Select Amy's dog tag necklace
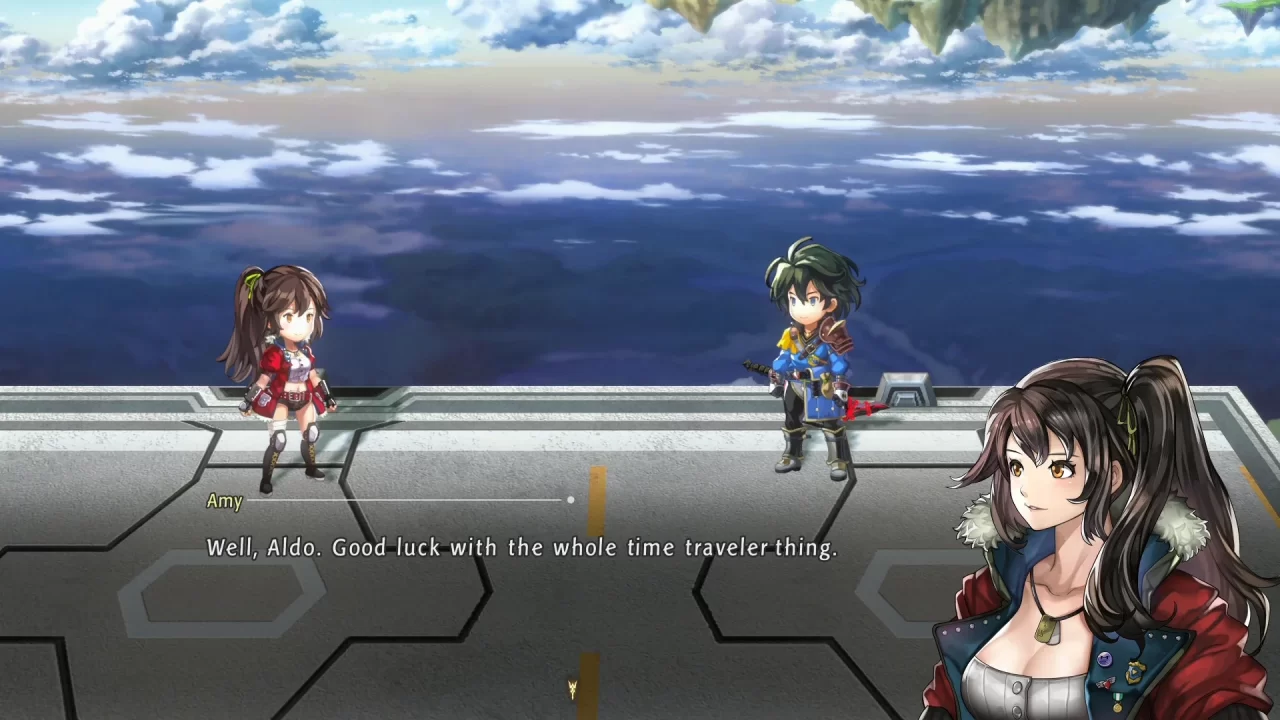 (1046, 628)
